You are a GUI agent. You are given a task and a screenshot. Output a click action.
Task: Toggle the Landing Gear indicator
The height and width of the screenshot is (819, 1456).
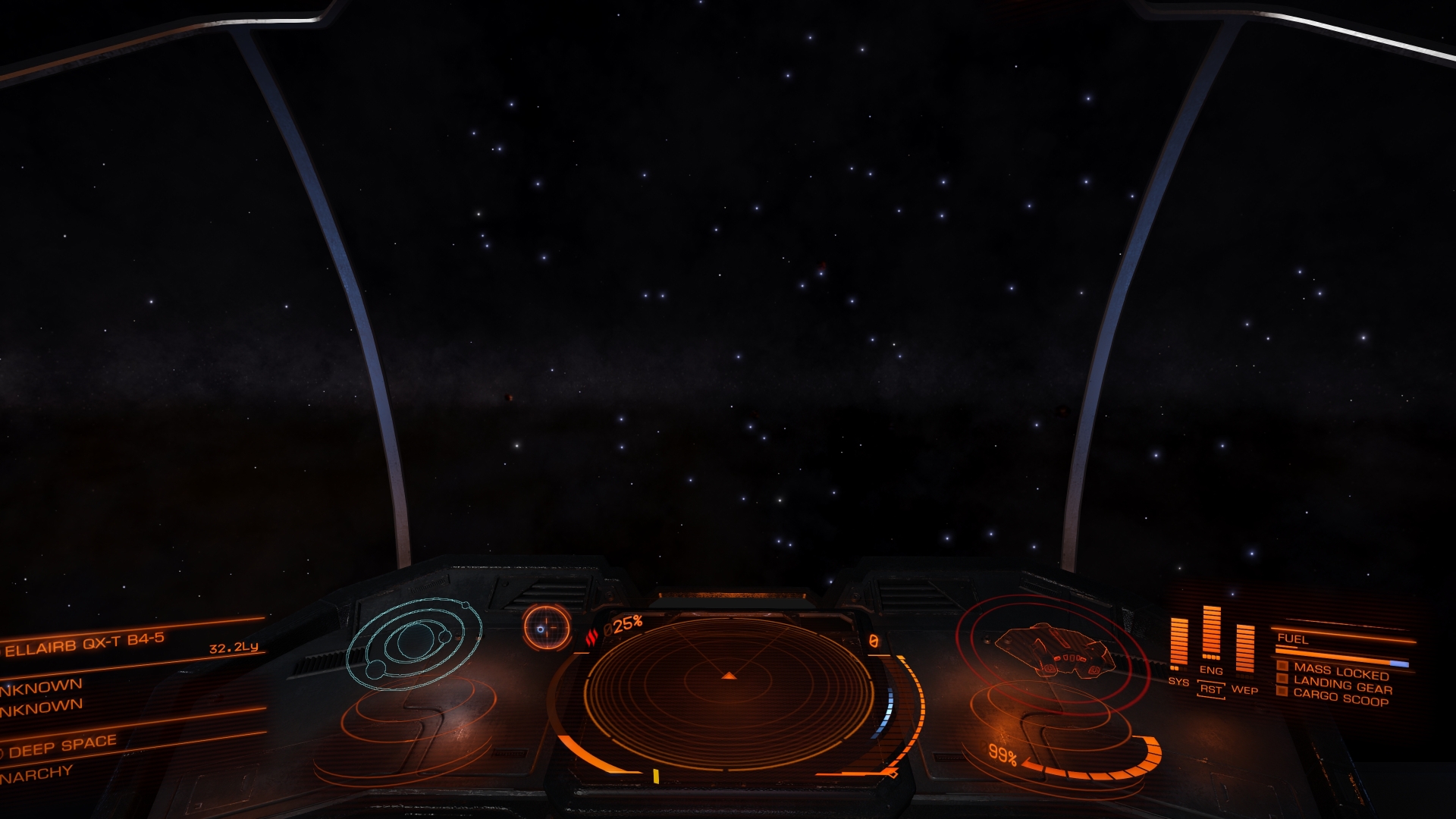coord(1342,686)
